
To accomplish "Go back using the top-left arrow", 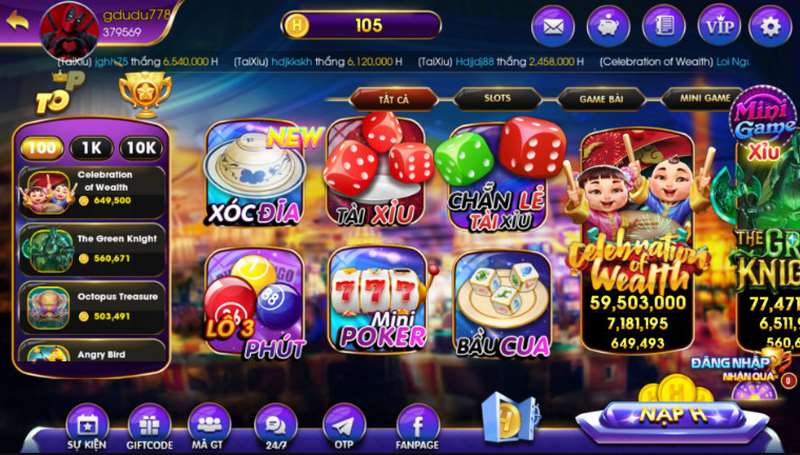I will [x=16, y=21].
